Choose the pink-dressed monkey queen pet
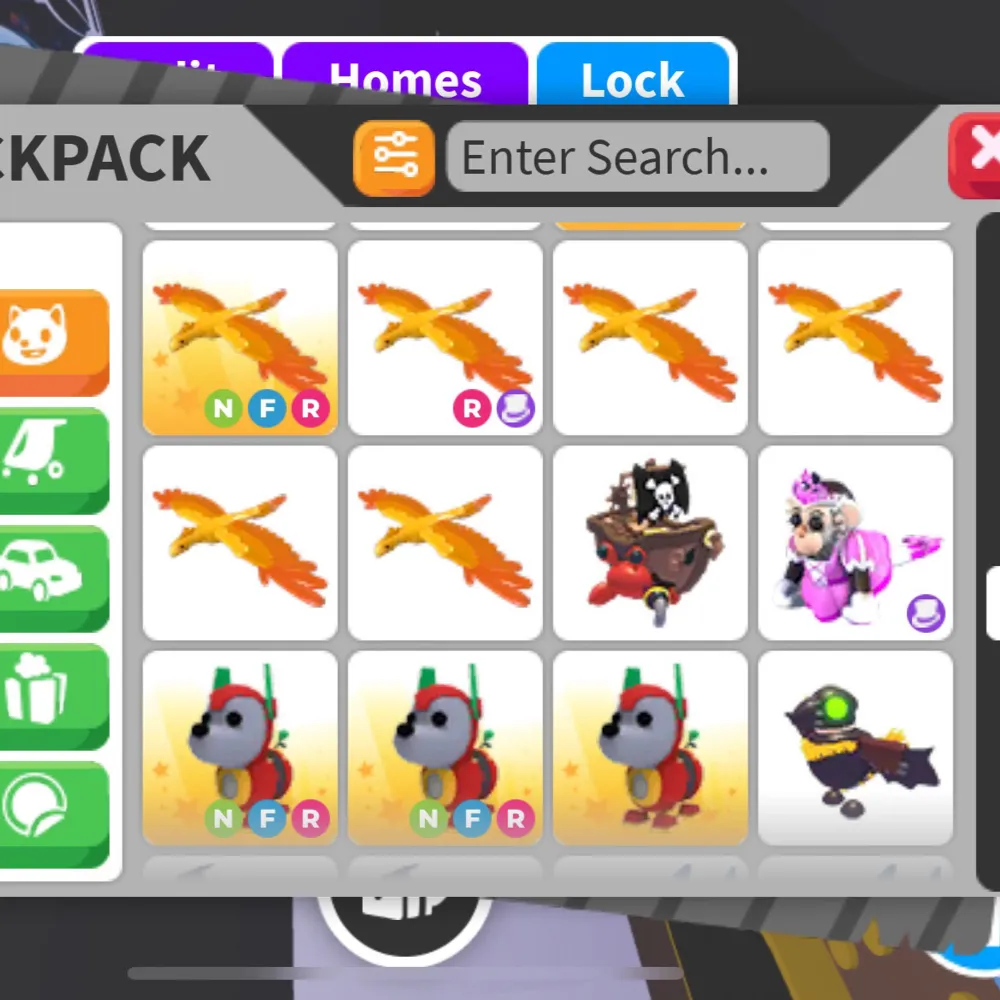 (855, 542)
